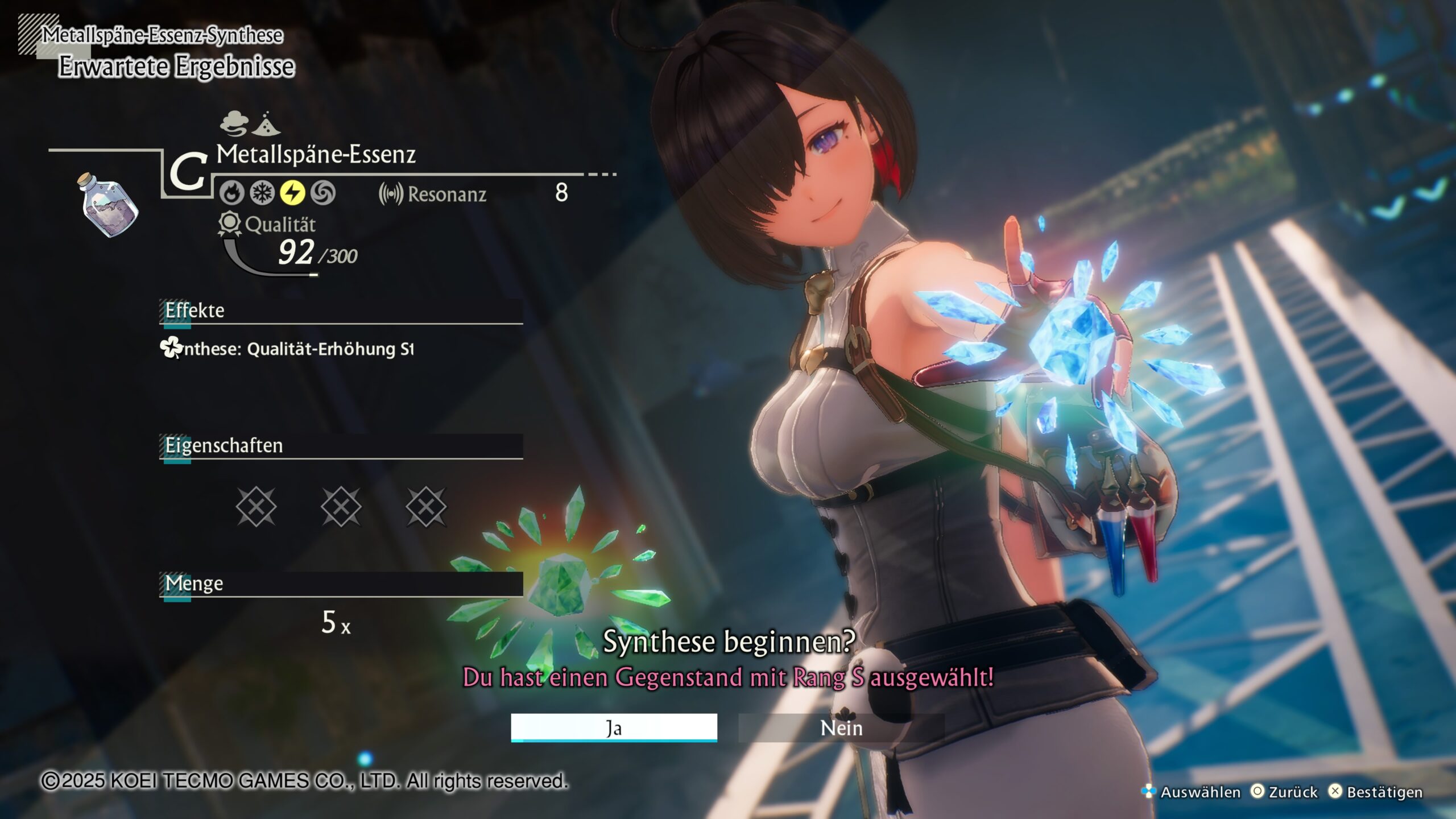Confirm synthesis with the Ja button
1456x819 pixels.
coord(614,727)
